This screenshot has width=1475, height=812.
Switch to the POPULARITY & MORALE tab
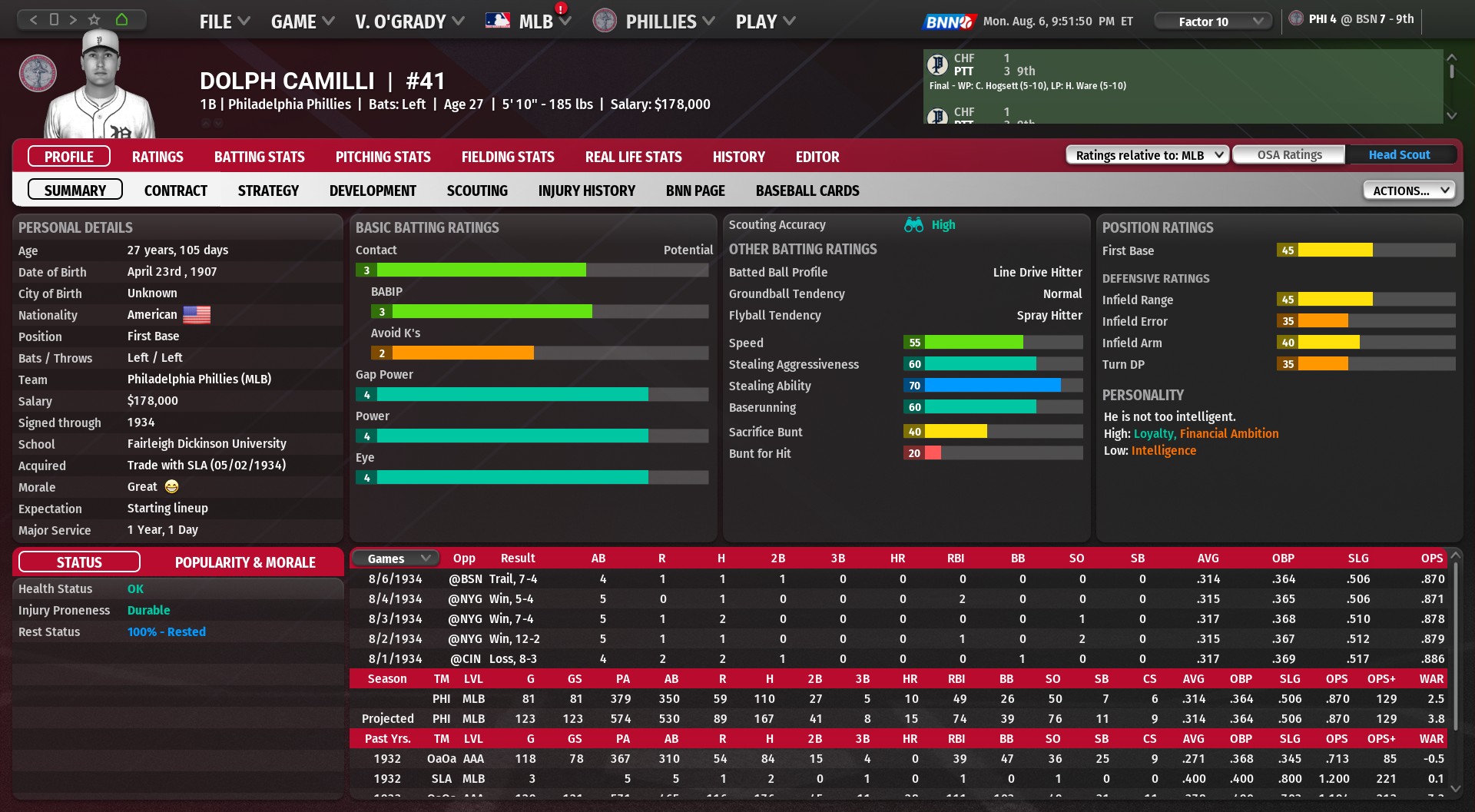[245, 562]
